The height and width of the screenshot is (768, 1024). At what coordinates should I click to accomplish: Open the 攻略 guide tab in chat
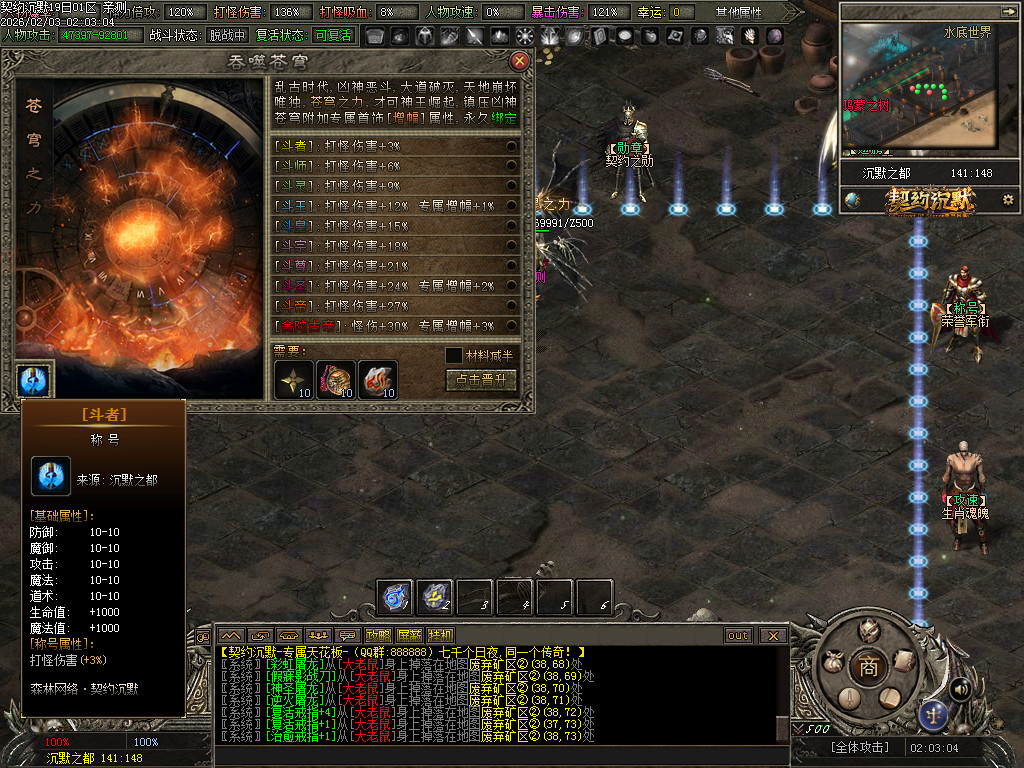379,635
